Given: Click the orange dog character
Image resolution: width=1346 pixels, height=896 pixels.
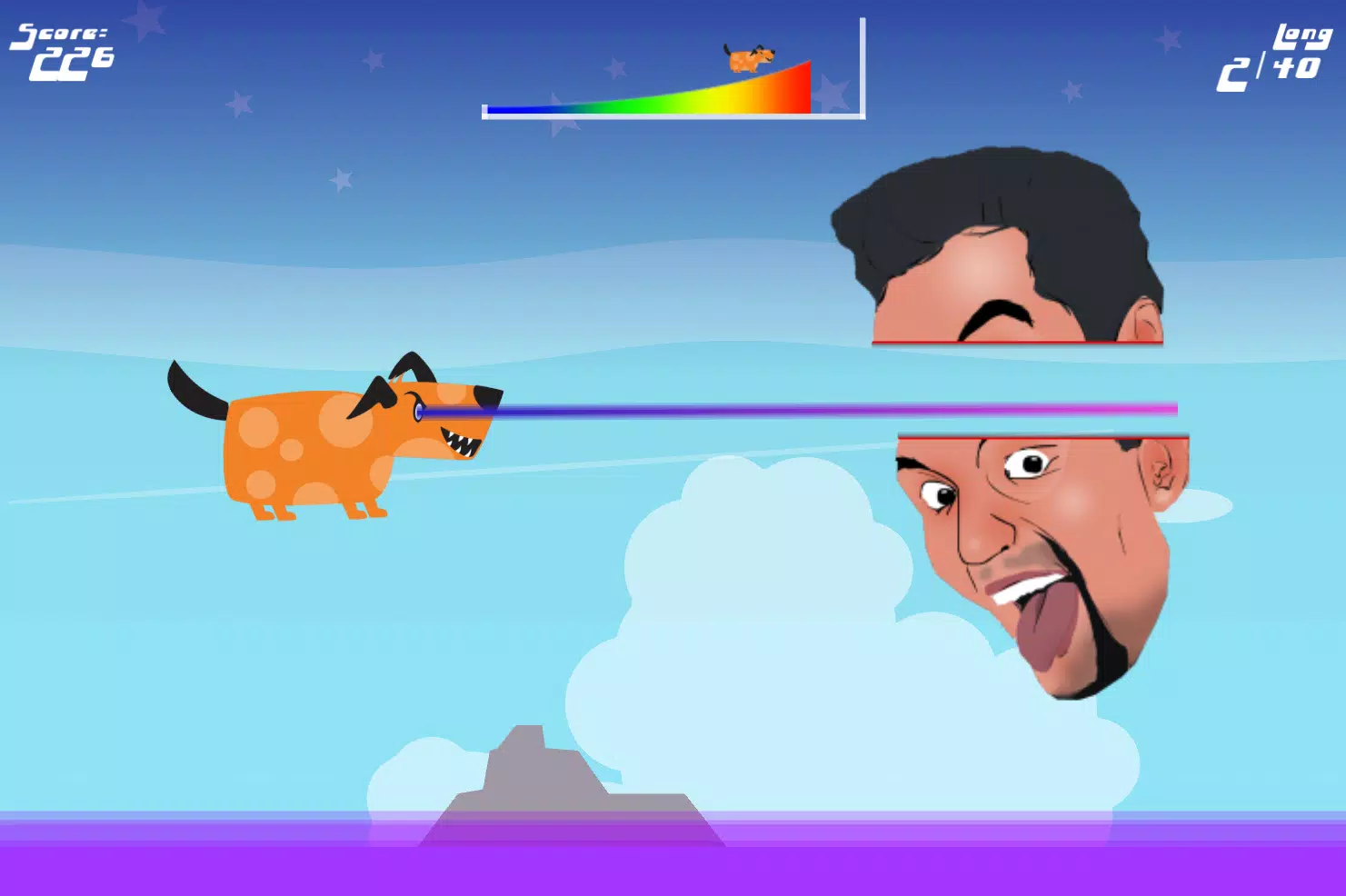Looking at the screenshot, I should [309, 445].
